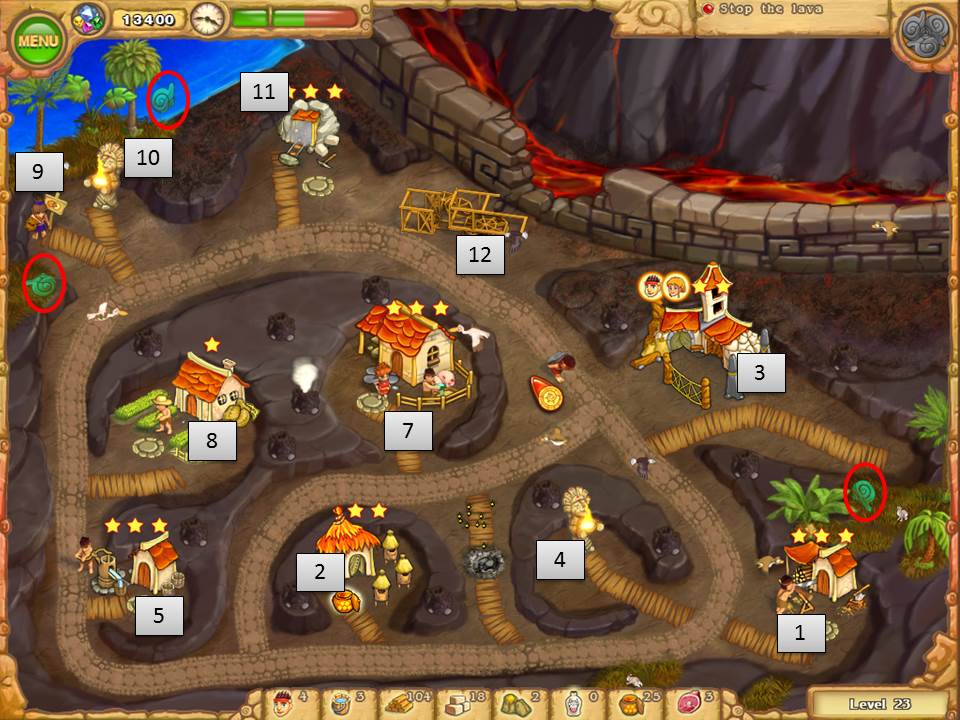Click the blonde worker portrait above the hut
This screenshot has height=720, width=960.
click(677, 287)
